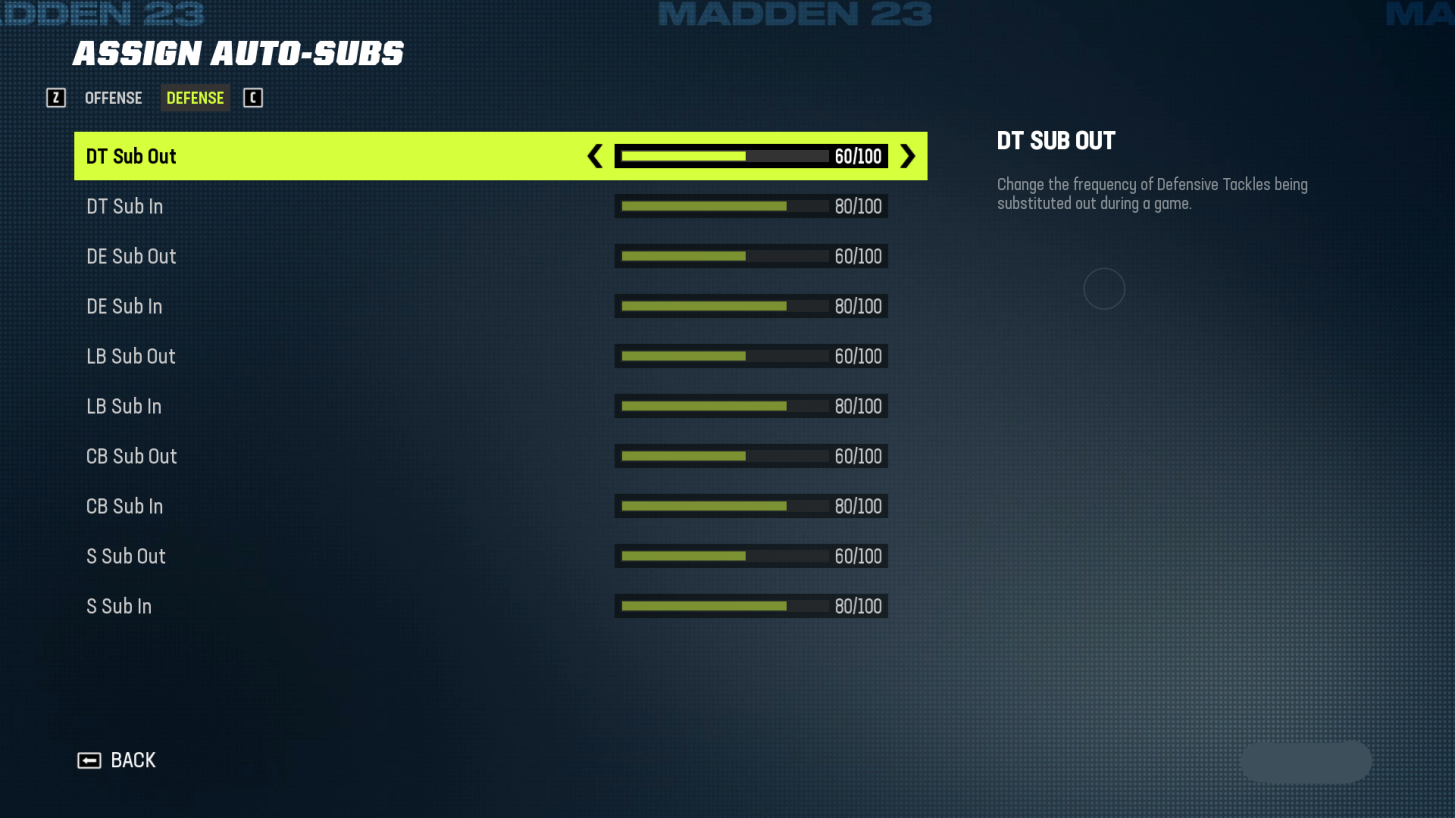Select the DEFENSE tab
1455x818 pixels.
194,97
